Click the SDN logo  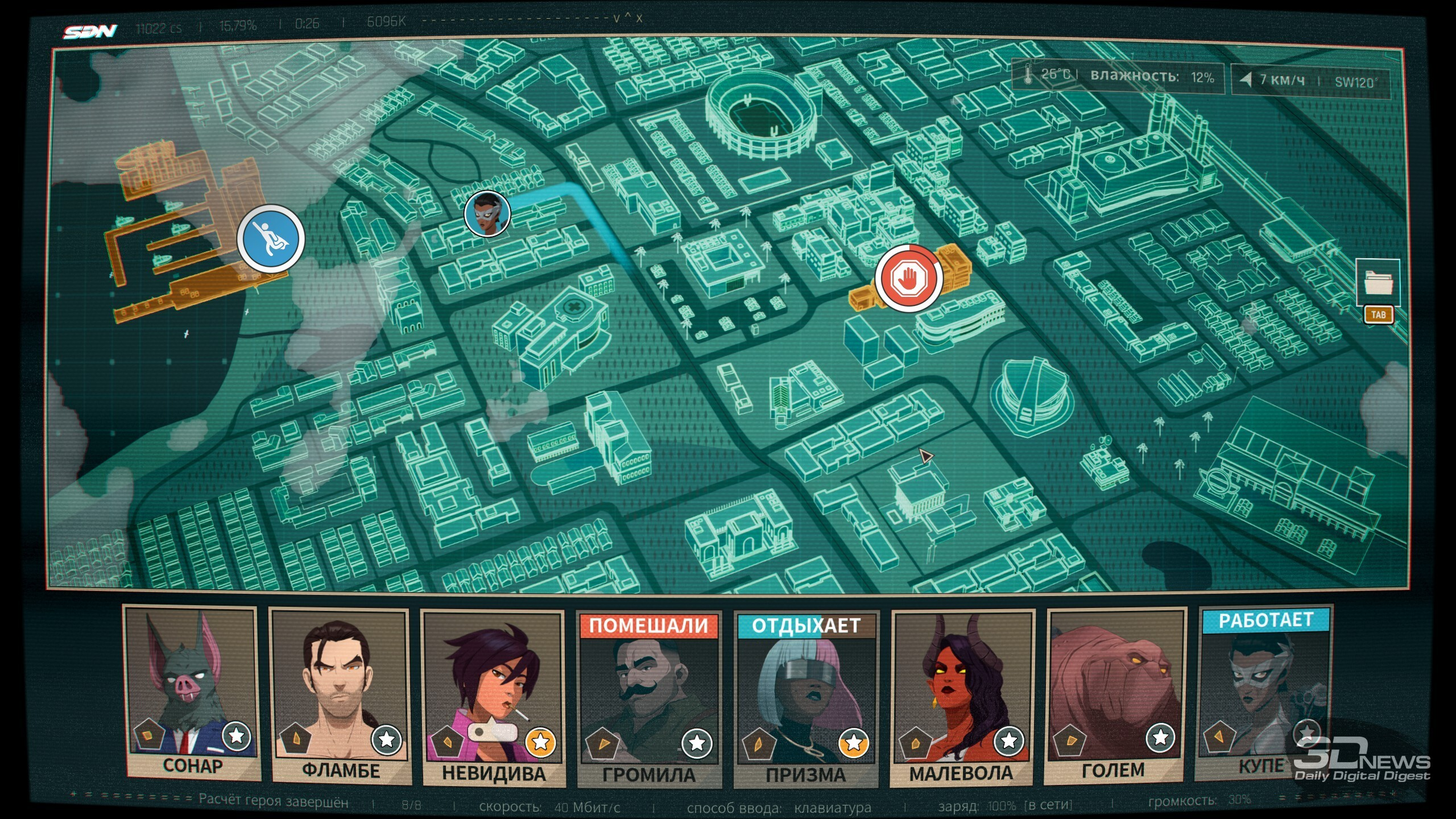[x=90, y=32]
